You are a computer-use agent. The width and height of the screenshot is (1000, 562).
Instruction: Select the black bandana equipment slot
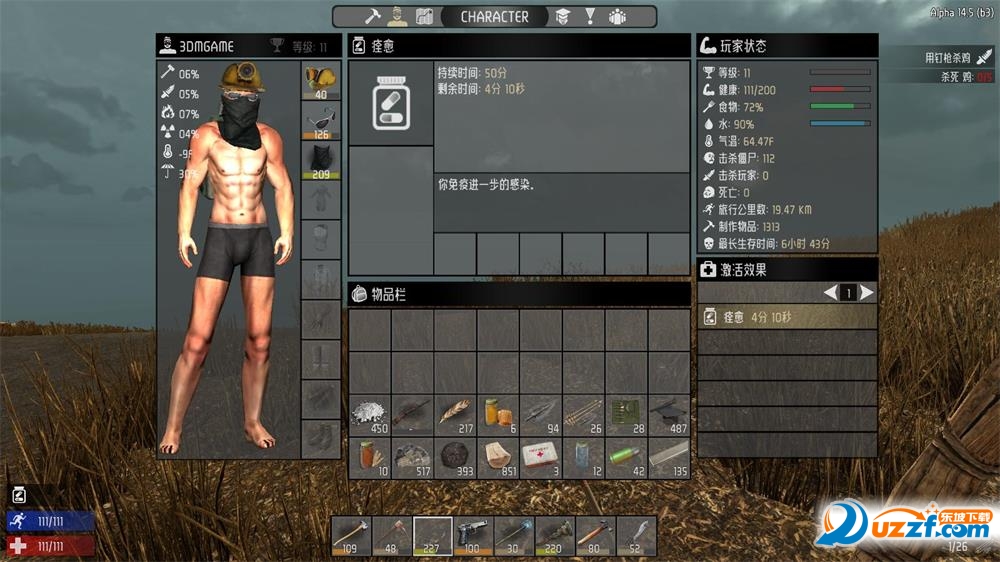(321, 161)
